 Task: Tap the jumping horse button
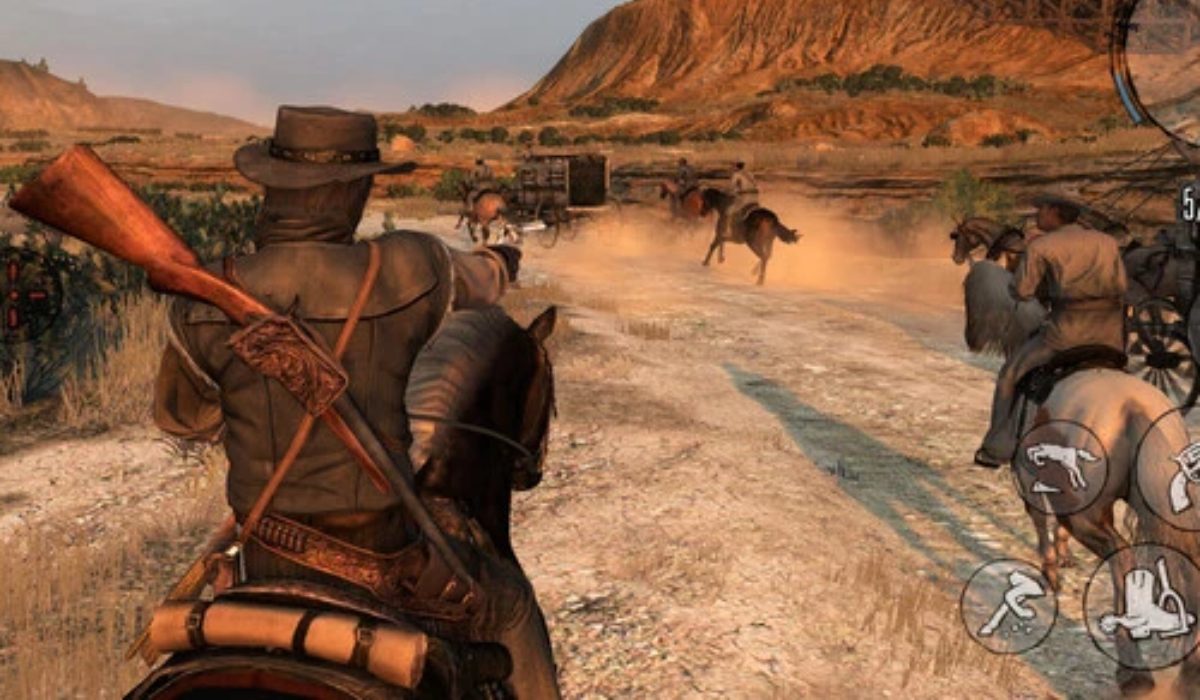[1060, 468]
